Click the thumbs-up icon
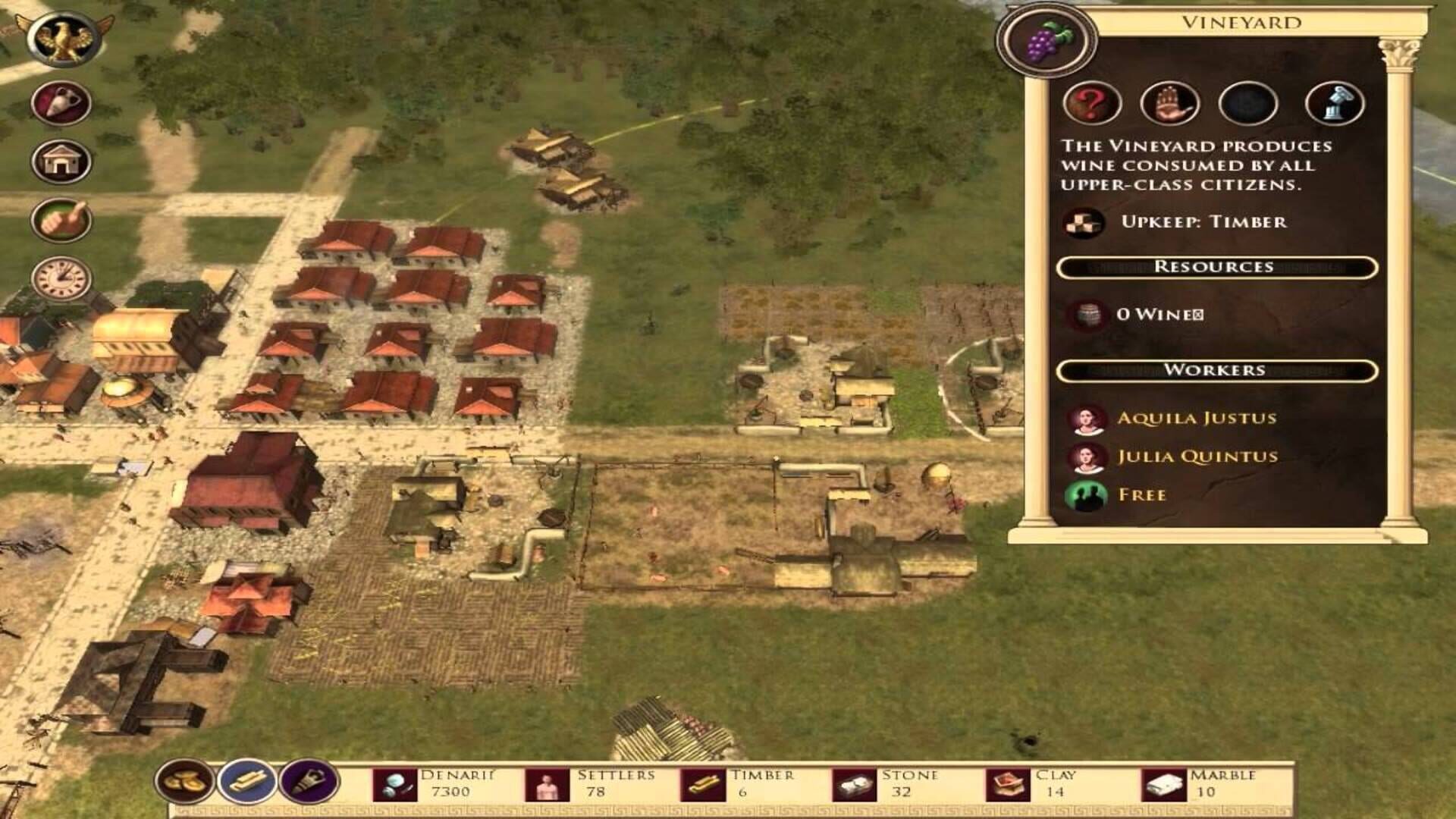1456x819 pixels. click(x=61, y=221)
